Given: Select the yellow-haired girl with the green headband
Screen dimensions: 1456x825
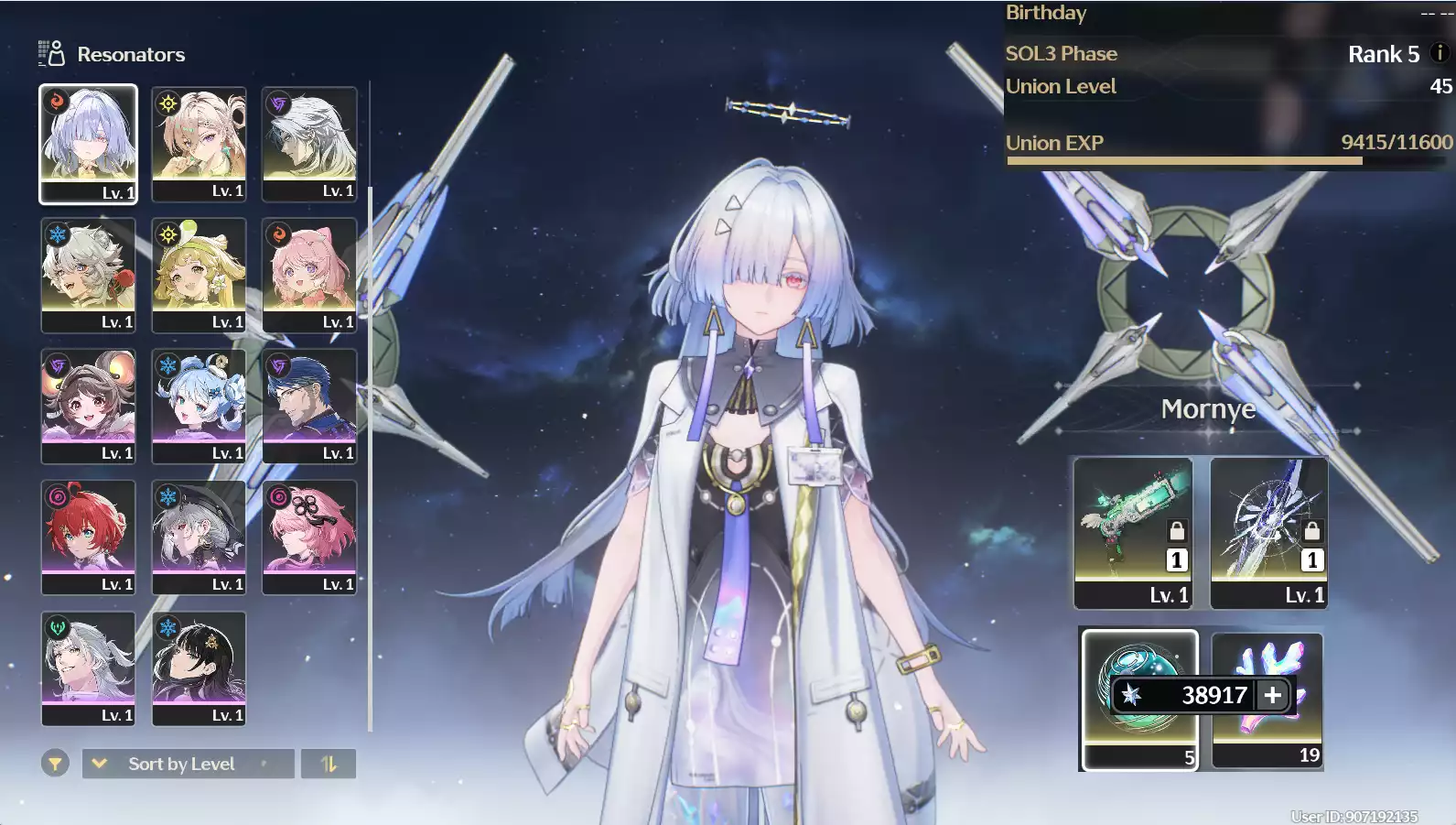Looking at the screenshot, I should 199,274.
